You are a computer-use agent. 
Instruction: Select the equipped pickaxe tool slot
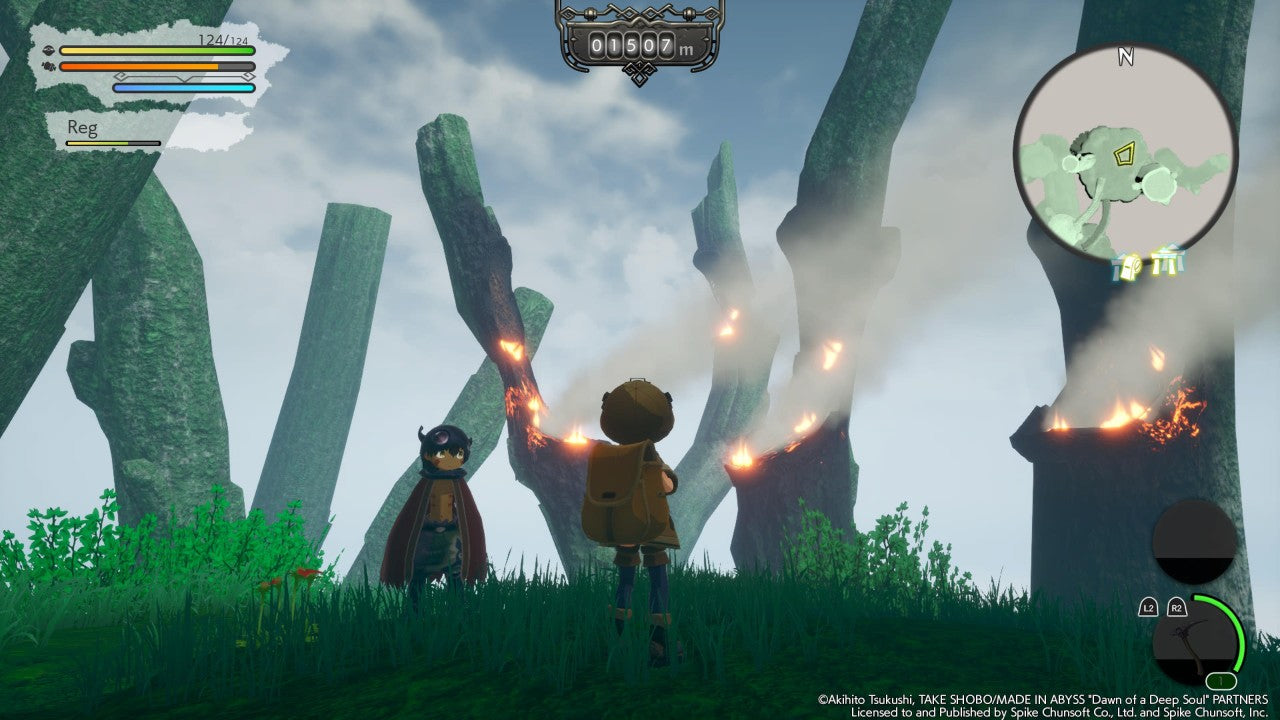(1193, 638)
